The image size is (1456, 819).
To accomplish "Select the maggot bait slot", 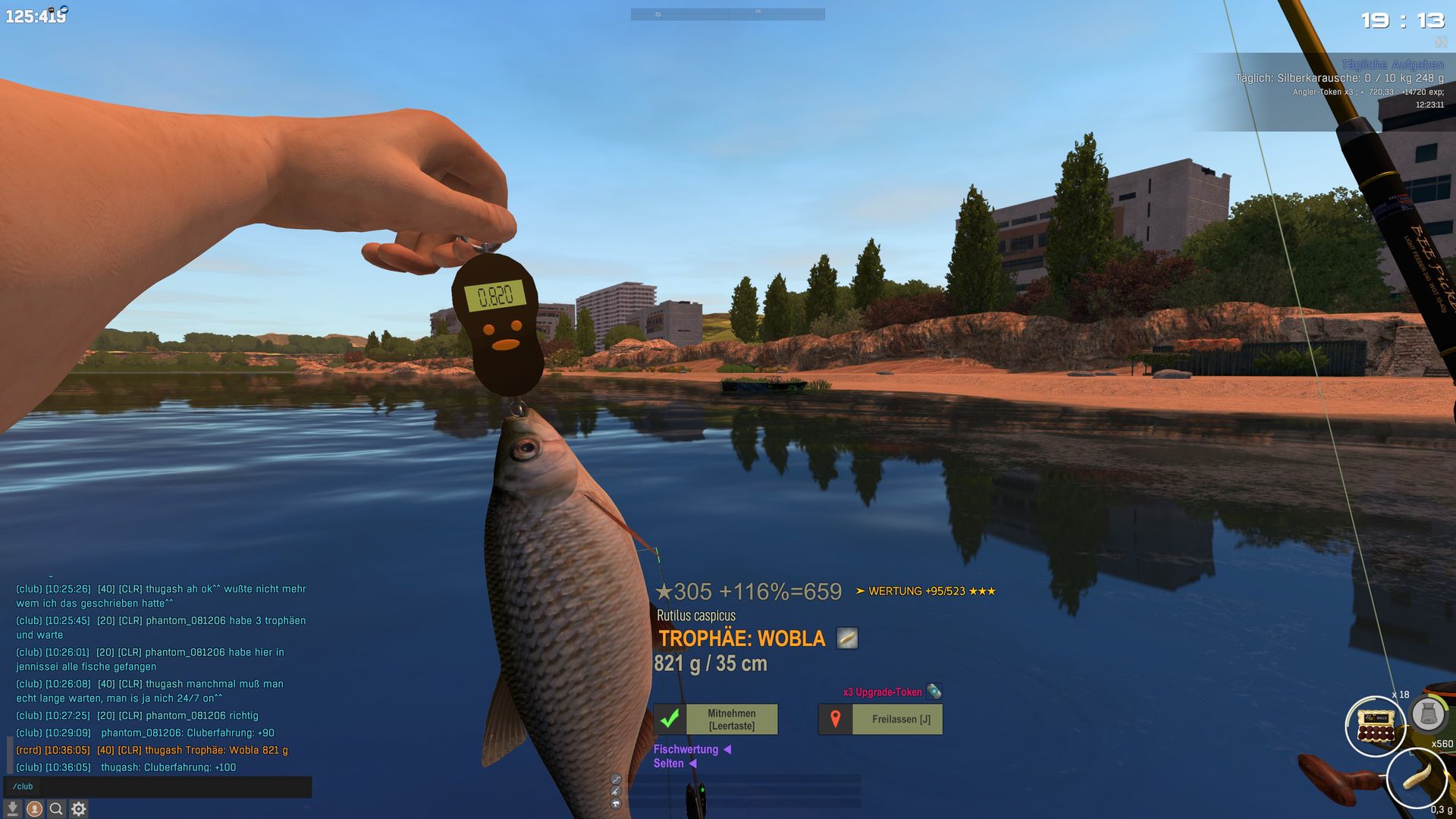I will click(1415, 778).
